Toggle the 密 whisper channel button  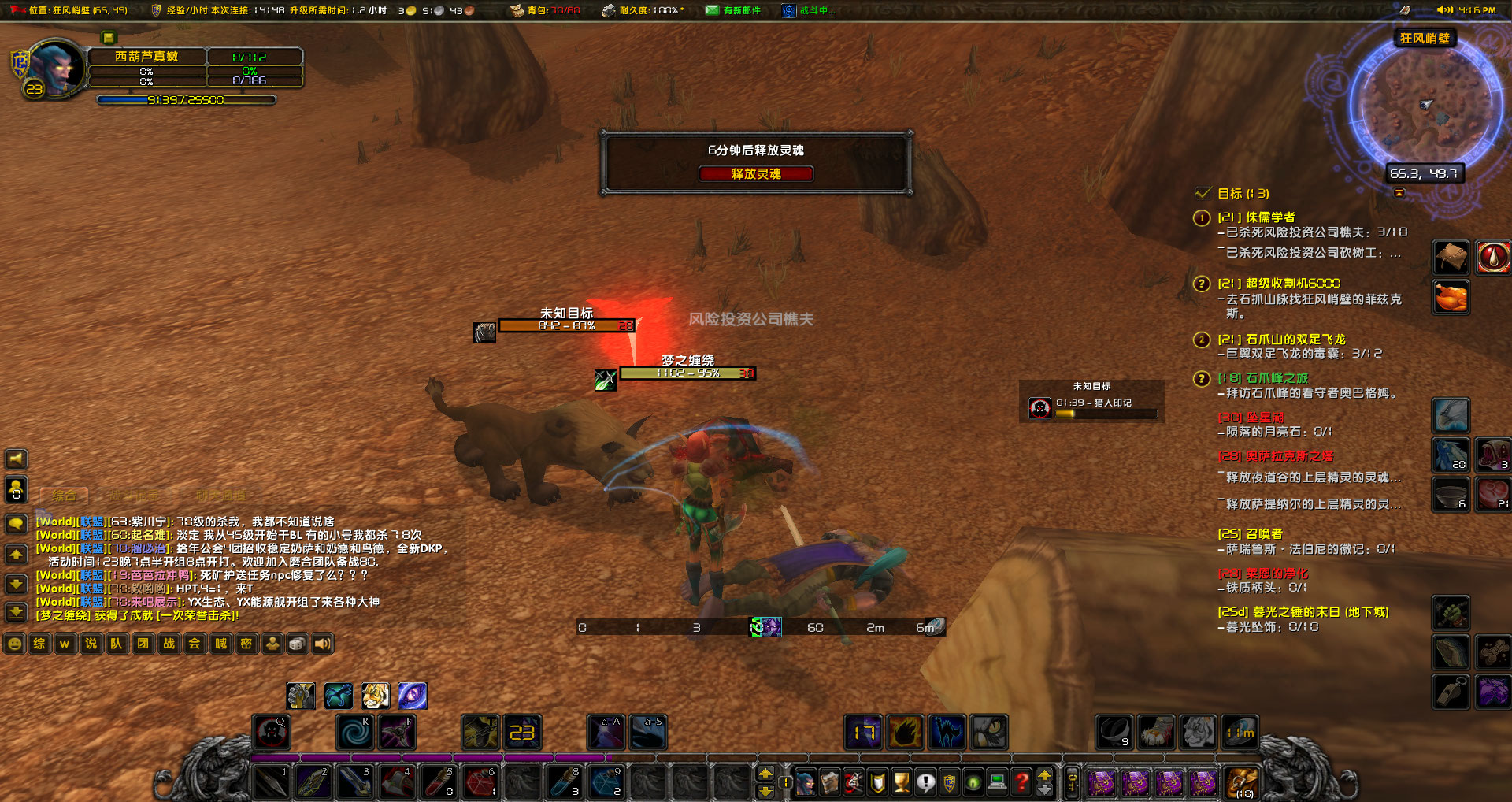(246, 644)
